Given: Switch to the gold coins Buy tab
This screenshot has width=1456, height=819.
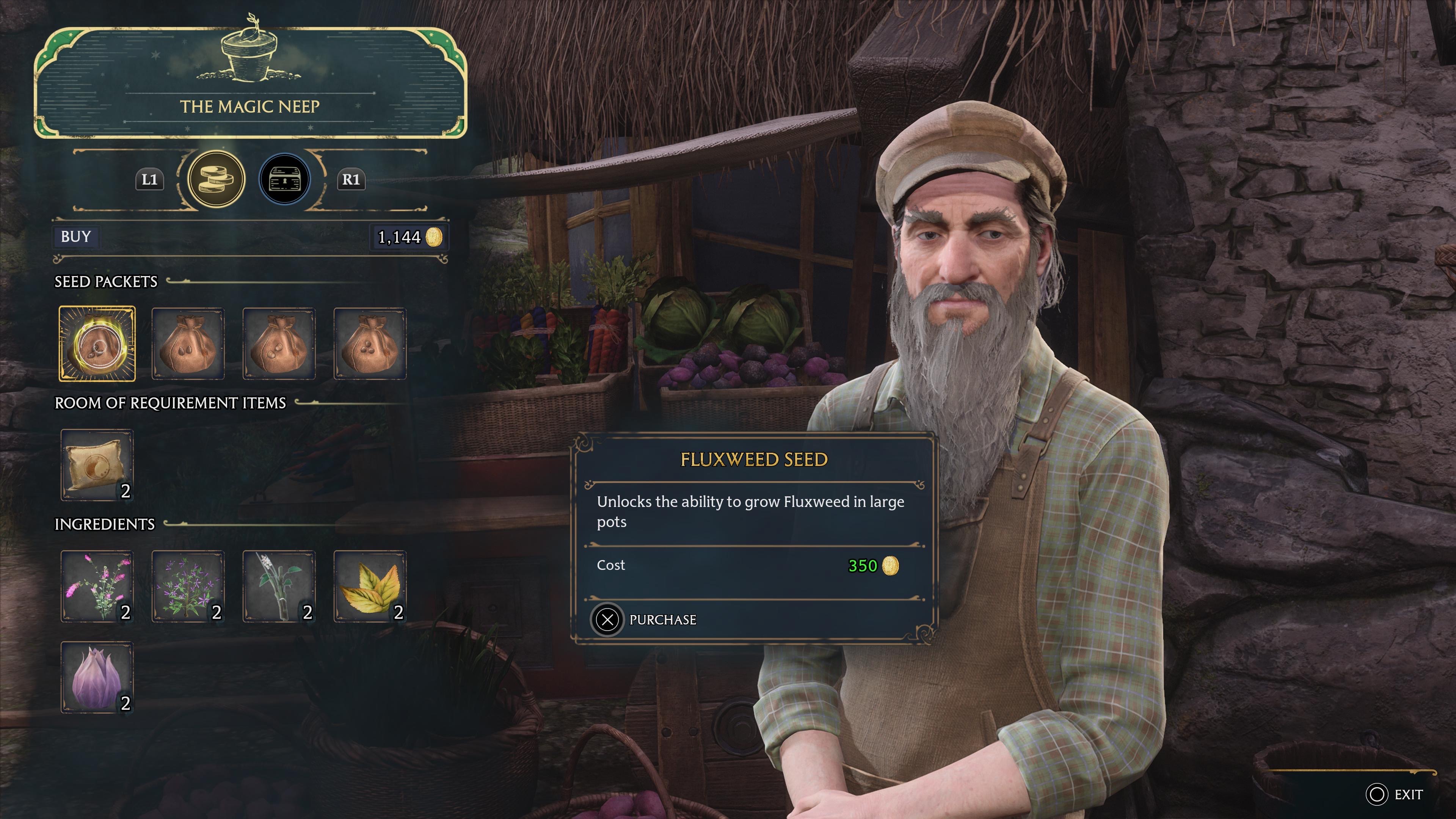Looking at the screenshot, I should coord(216,179).
